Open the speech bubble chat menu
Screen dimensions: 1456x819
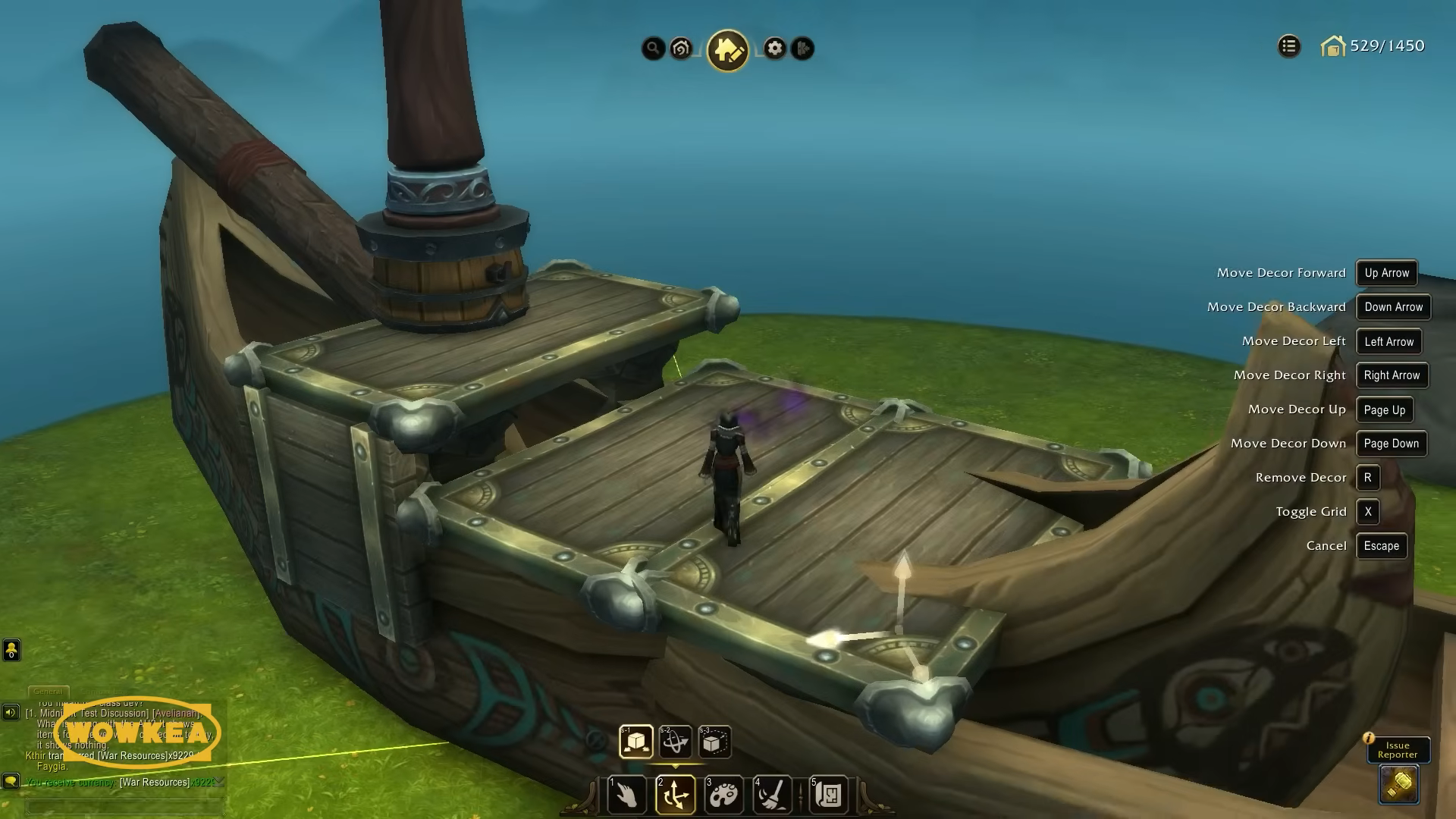(11, 780)
